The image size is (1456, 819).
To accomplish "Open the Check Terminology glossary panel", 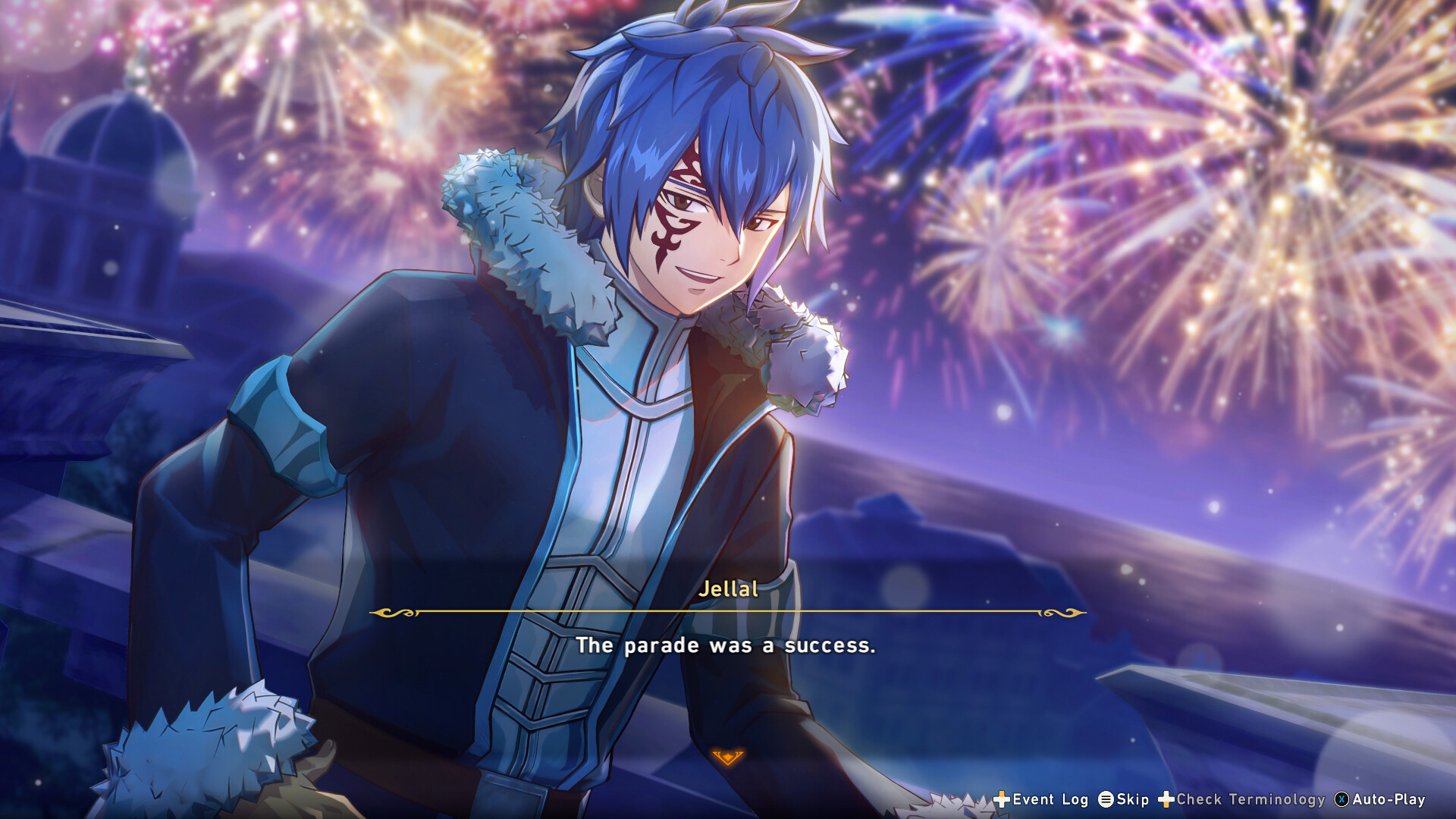I will pyautogui.click(x=1250, y=800).
